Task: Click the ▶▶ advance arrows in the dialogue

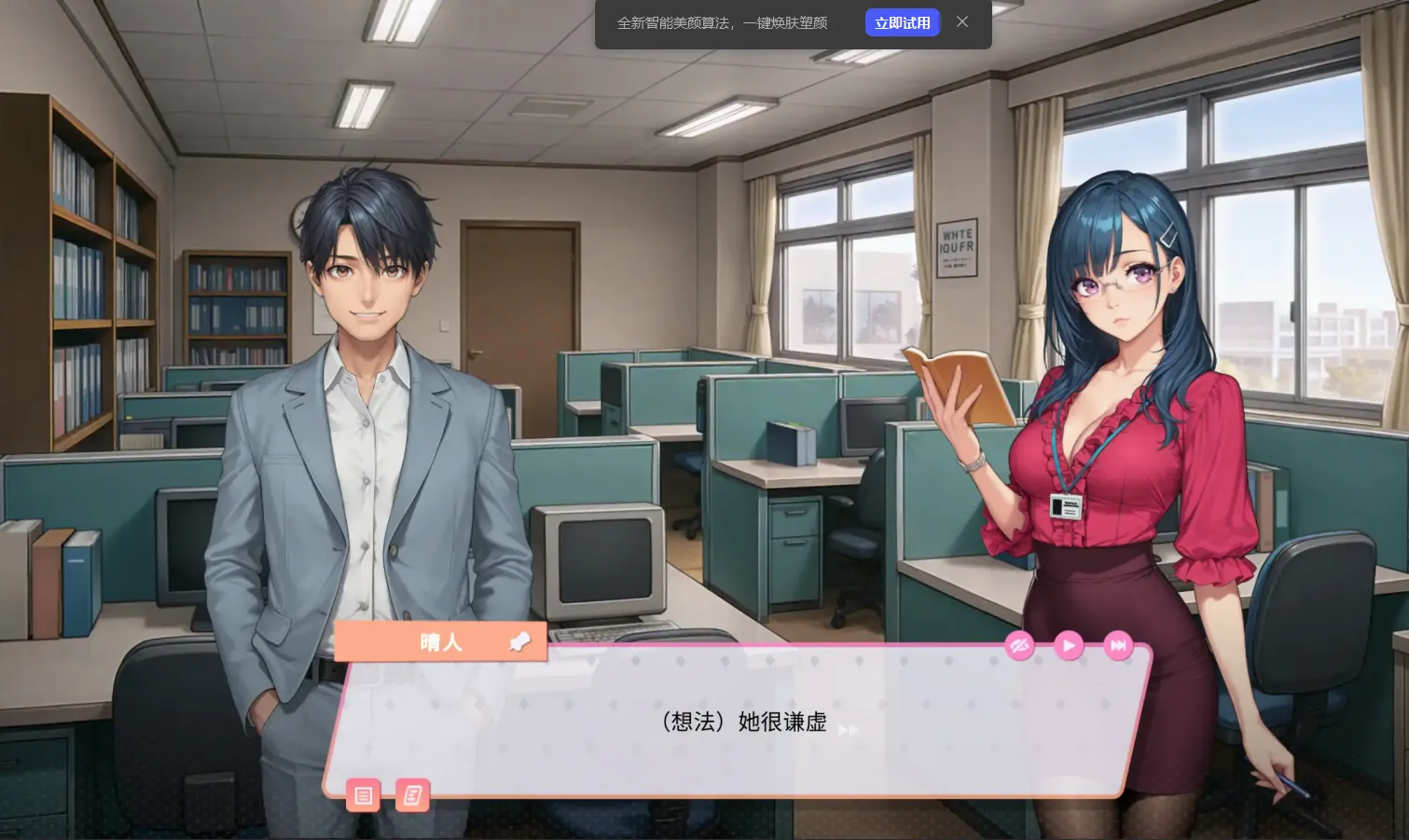Action: click(849, 731)
